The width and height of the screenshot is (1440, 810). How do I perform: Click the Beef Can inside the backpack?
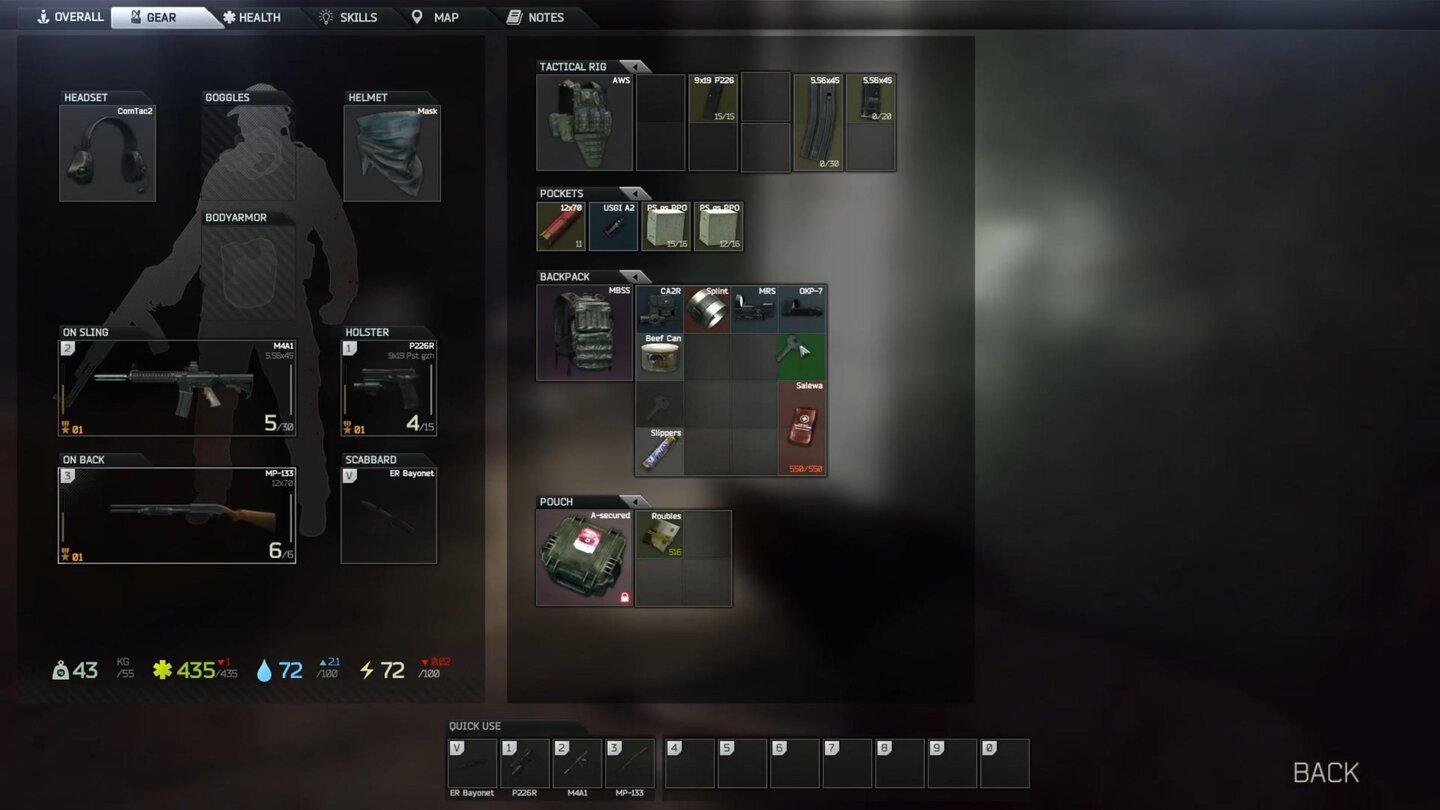(x=660, y=355)
